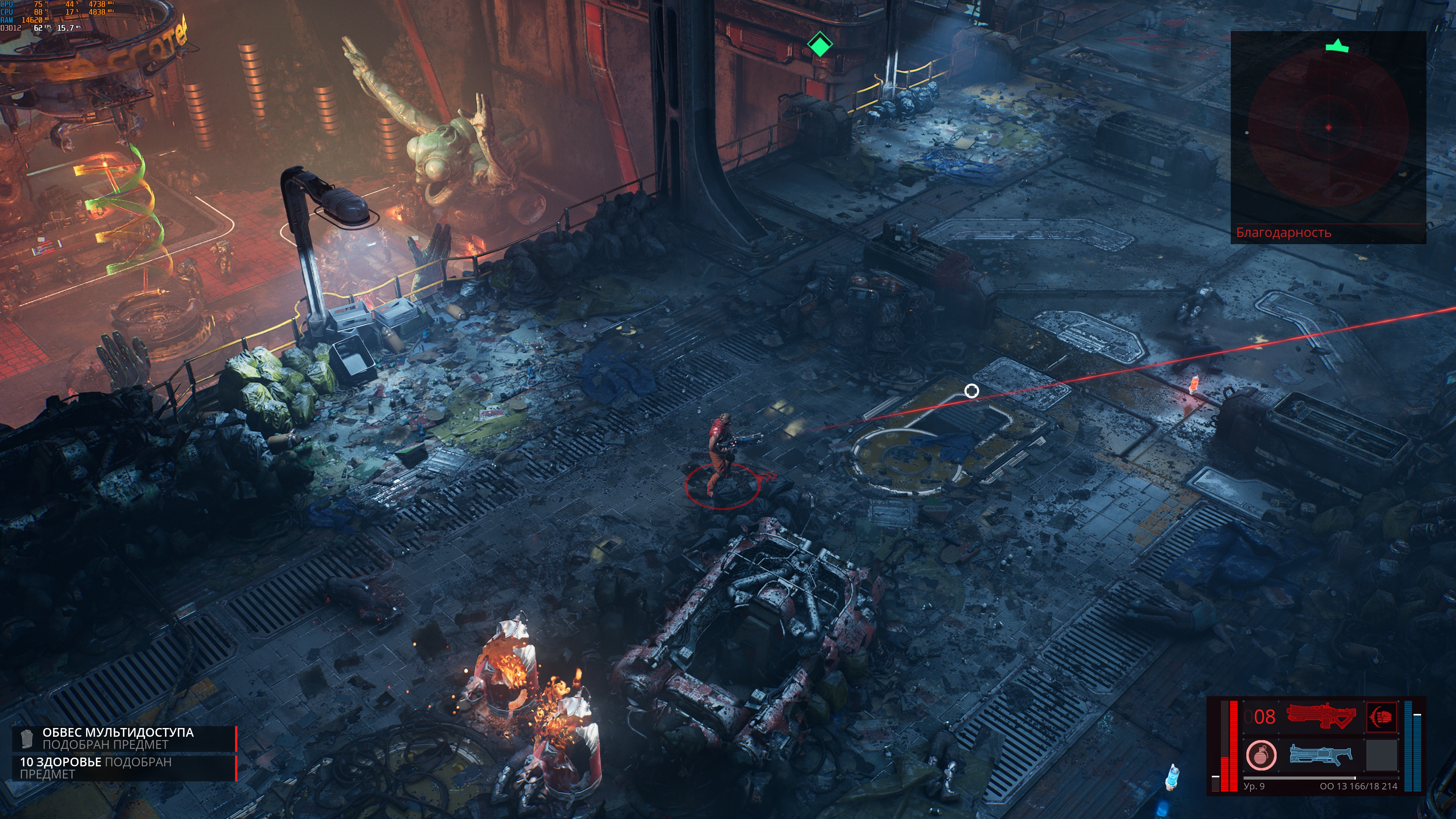Viewport: 1456px width, 819px height.
Task: Click the green arrow on the minimap
Action: pos(1337,46)
